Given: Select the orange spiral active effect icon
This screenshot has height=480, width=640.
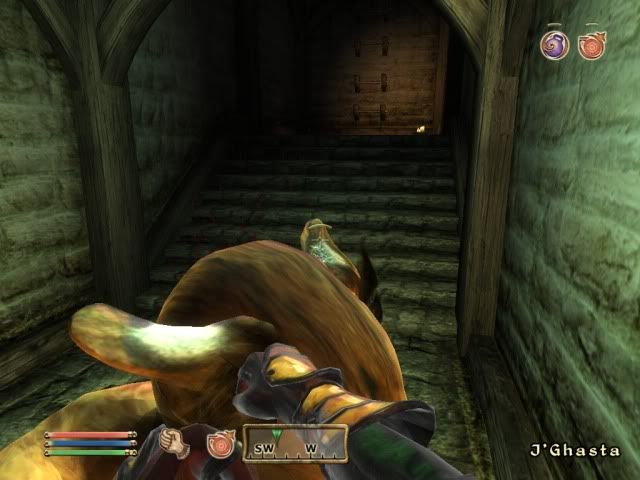Looking at the screenshot, I should [x=591, y=45].
